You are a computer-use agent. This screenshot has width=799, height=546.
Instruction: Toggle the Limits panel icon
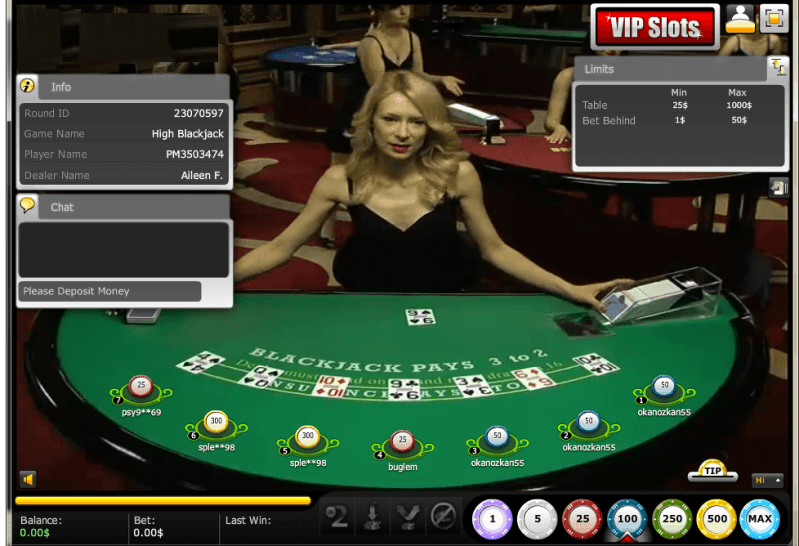click(x=778, y=68)
